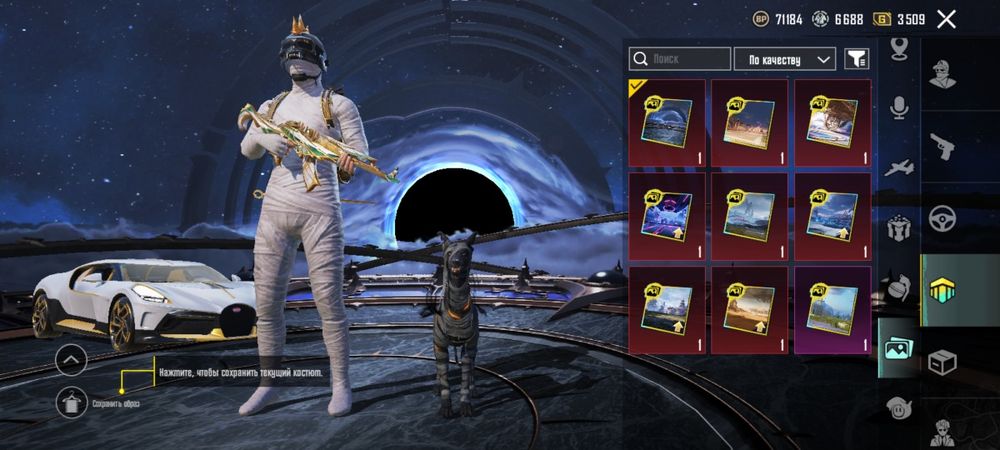Click the Сохранить образ hanger button

coord(71,403)
